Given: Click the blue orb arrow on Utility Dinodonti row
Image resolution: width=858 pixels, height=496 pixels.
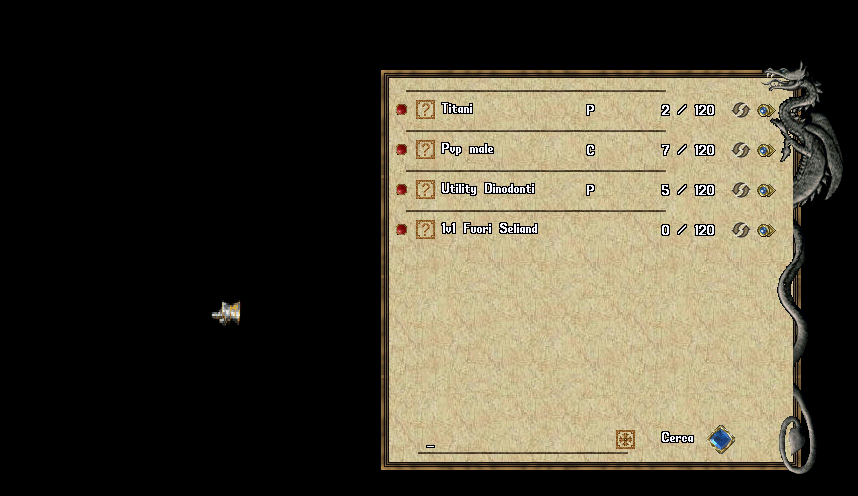Looking at the screenshot, I should coord(766,190).
